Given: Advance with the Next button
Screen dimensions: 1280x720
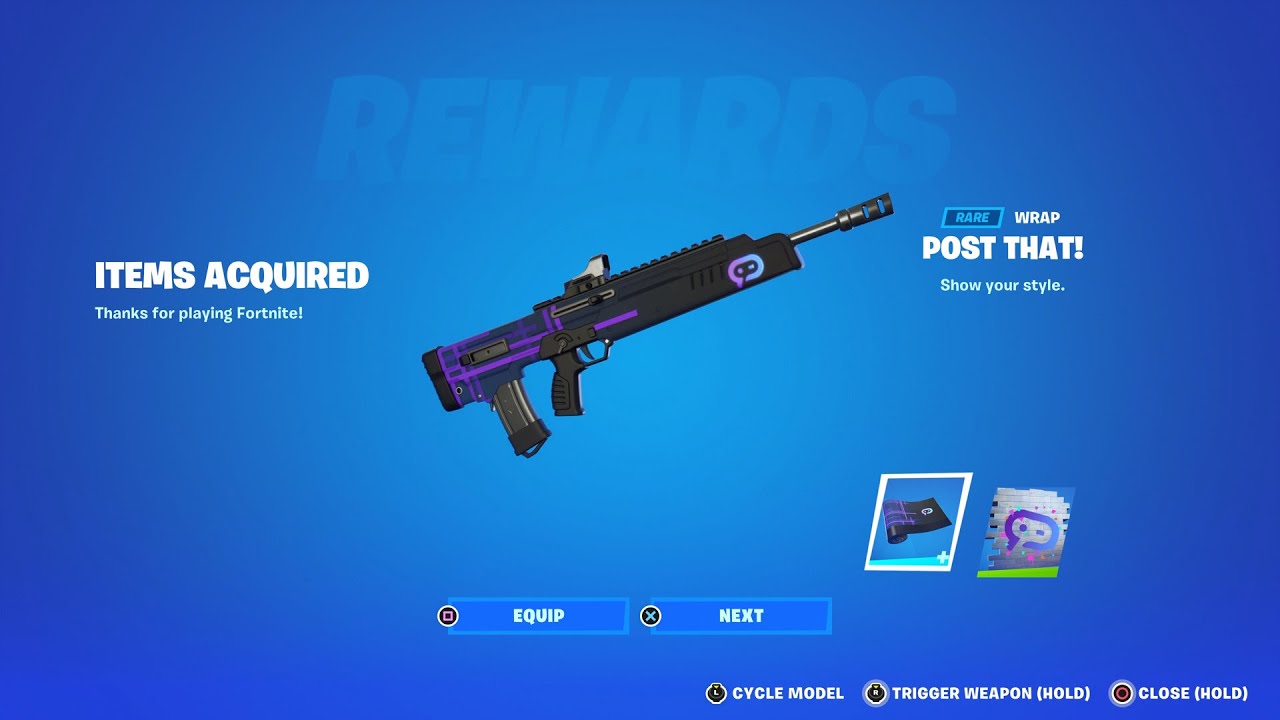Looking at the screenshot, I should (740, 616).
